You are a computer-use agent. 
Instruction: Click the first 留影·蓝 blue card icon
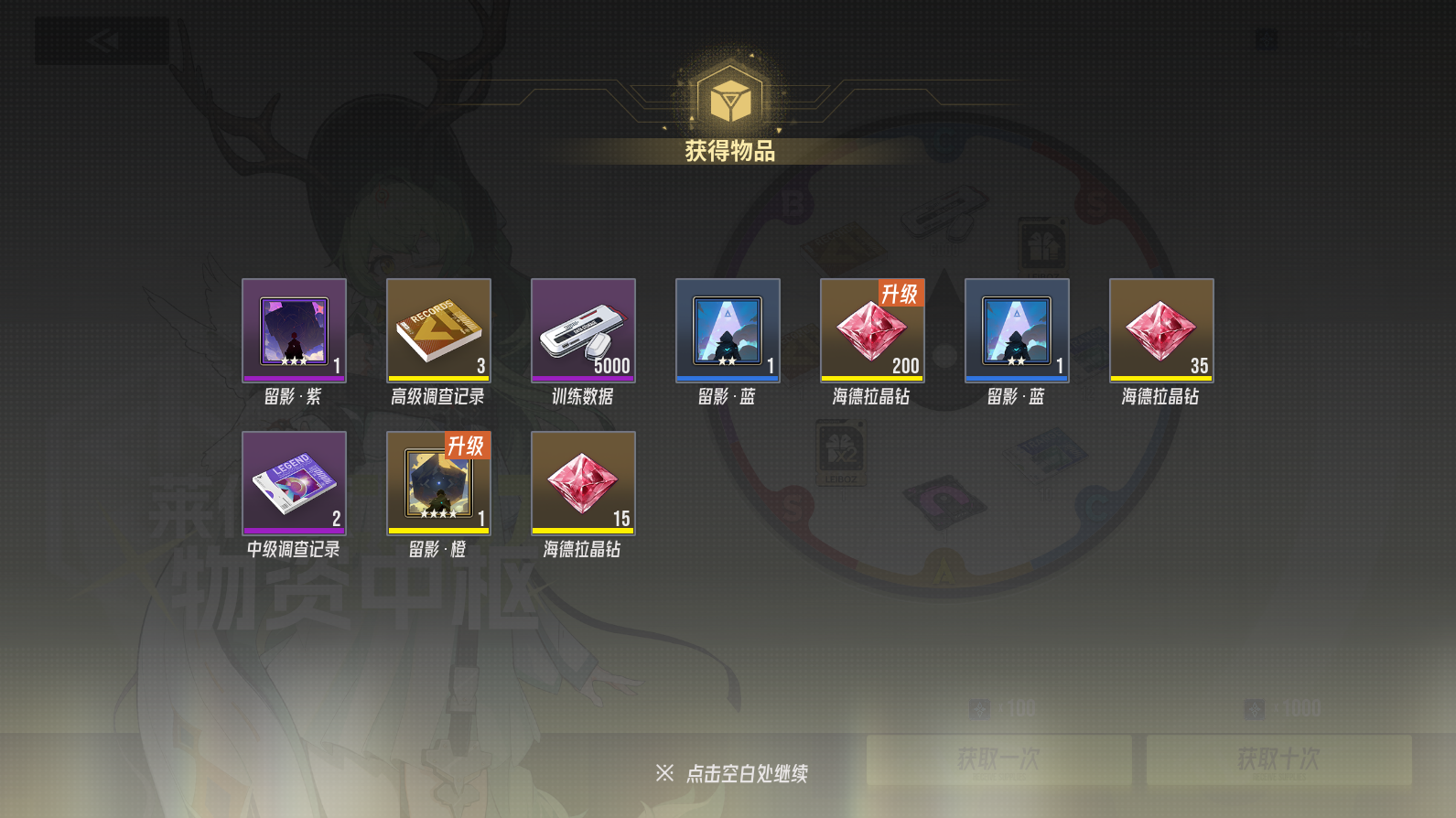tap(728, 329)
